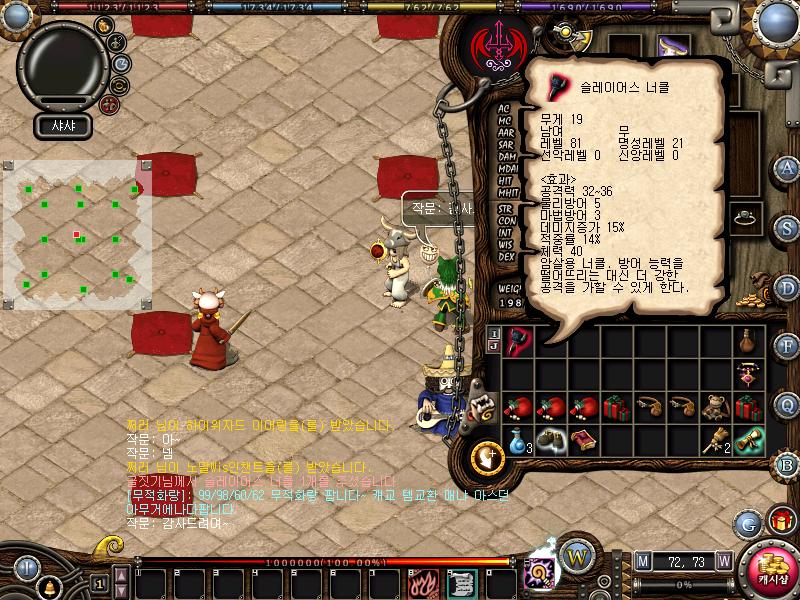Select the teddy bear item

pos(715,407)
